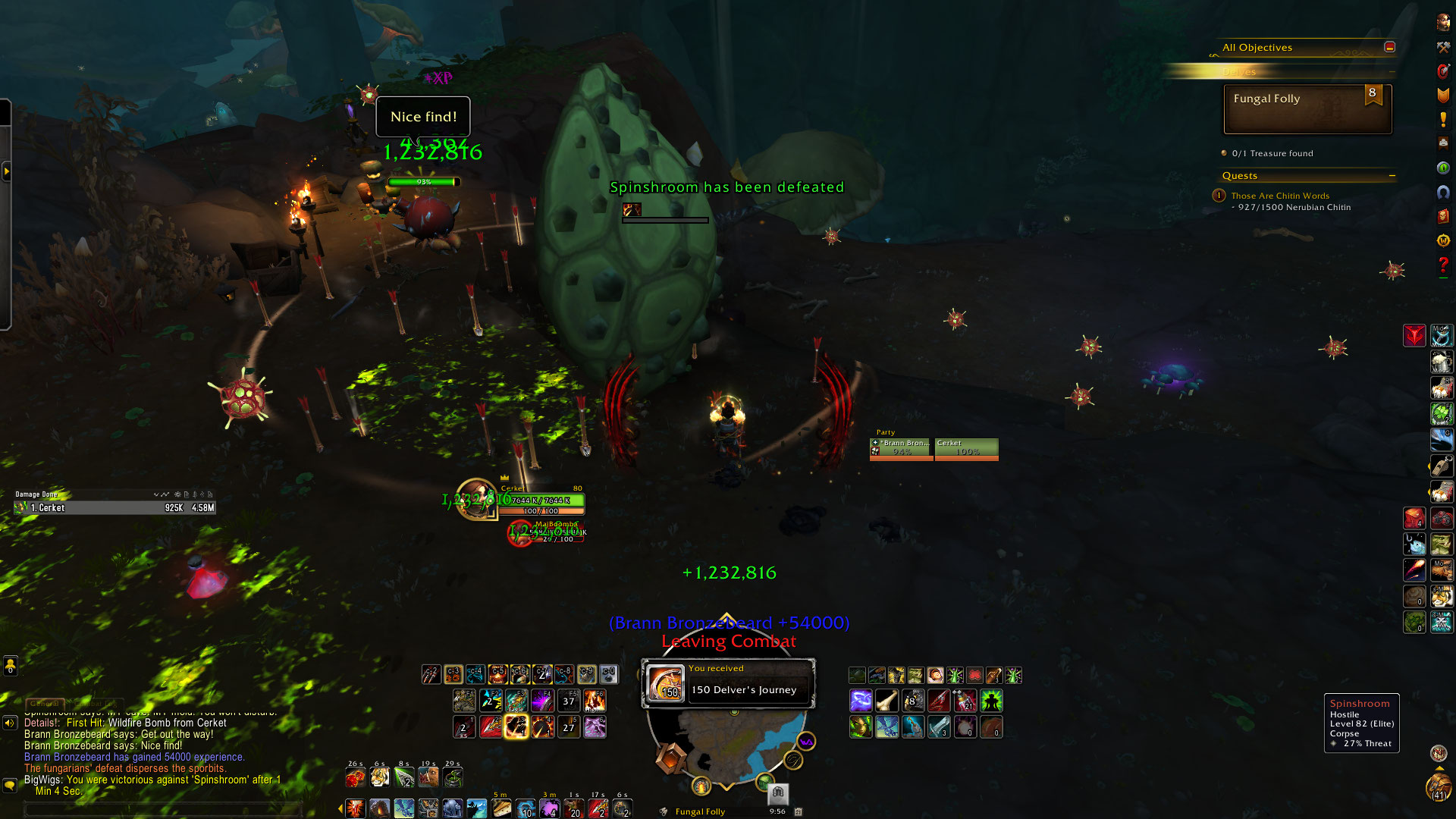Image resolution: width=1456 pixels, height=819 pixels.
Task: Click the Cerket party frame
Action: (x=966, y=448)
